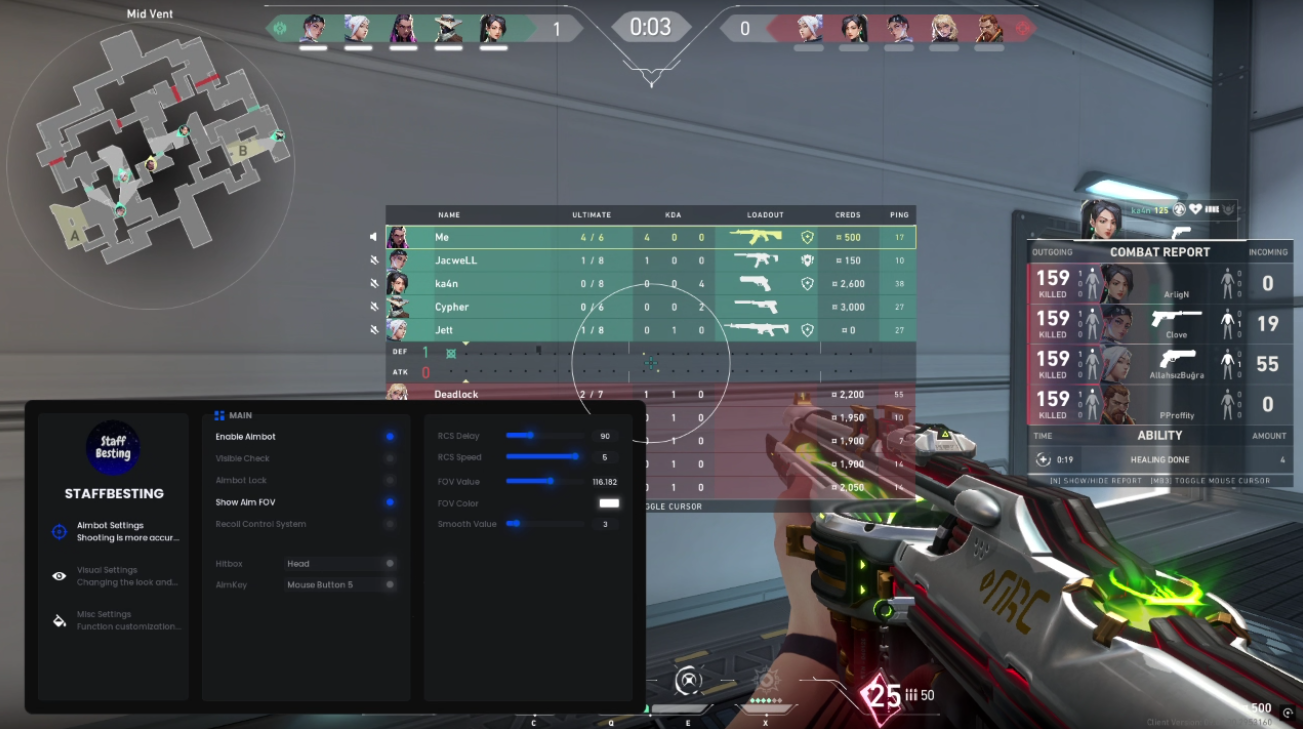Viewport: 1303px width, 729px height.
Task: Choose the Deadlock row on the enemy team
Action: (480, 394)
